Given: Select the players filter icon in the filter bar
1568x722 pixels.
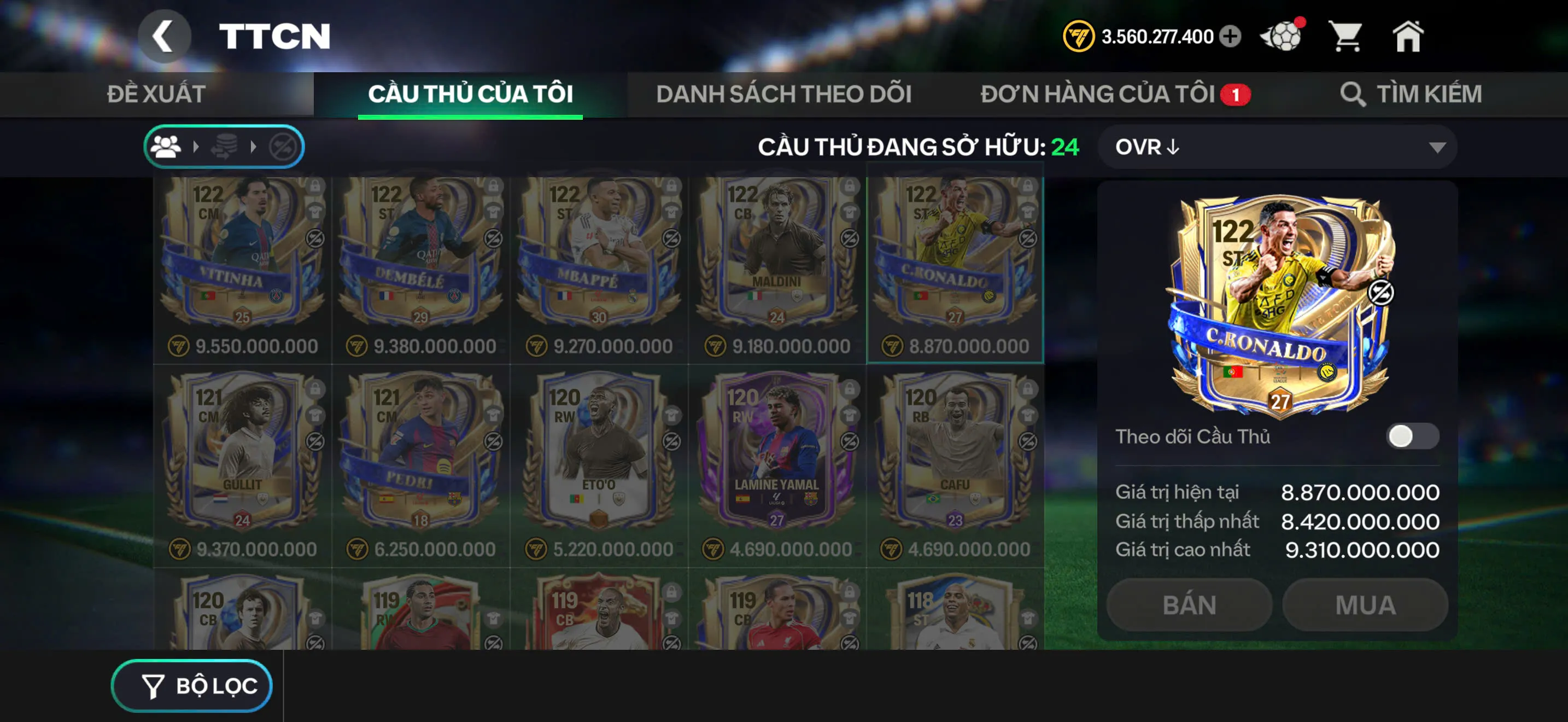Looking at the screenshot, I should 167,146.
